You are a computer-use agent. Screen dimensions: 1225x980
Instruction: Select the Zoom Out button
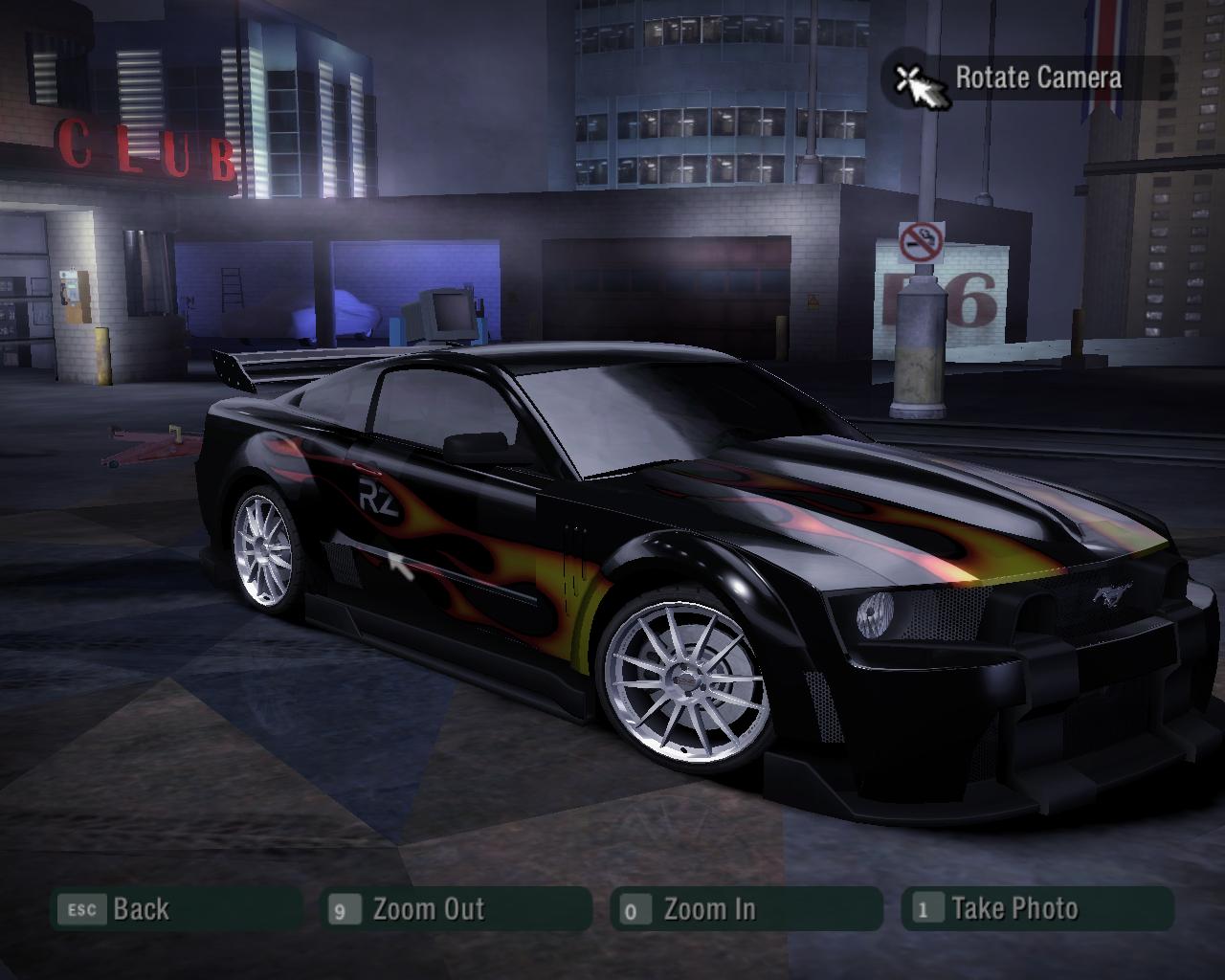[x=457, y=909]
